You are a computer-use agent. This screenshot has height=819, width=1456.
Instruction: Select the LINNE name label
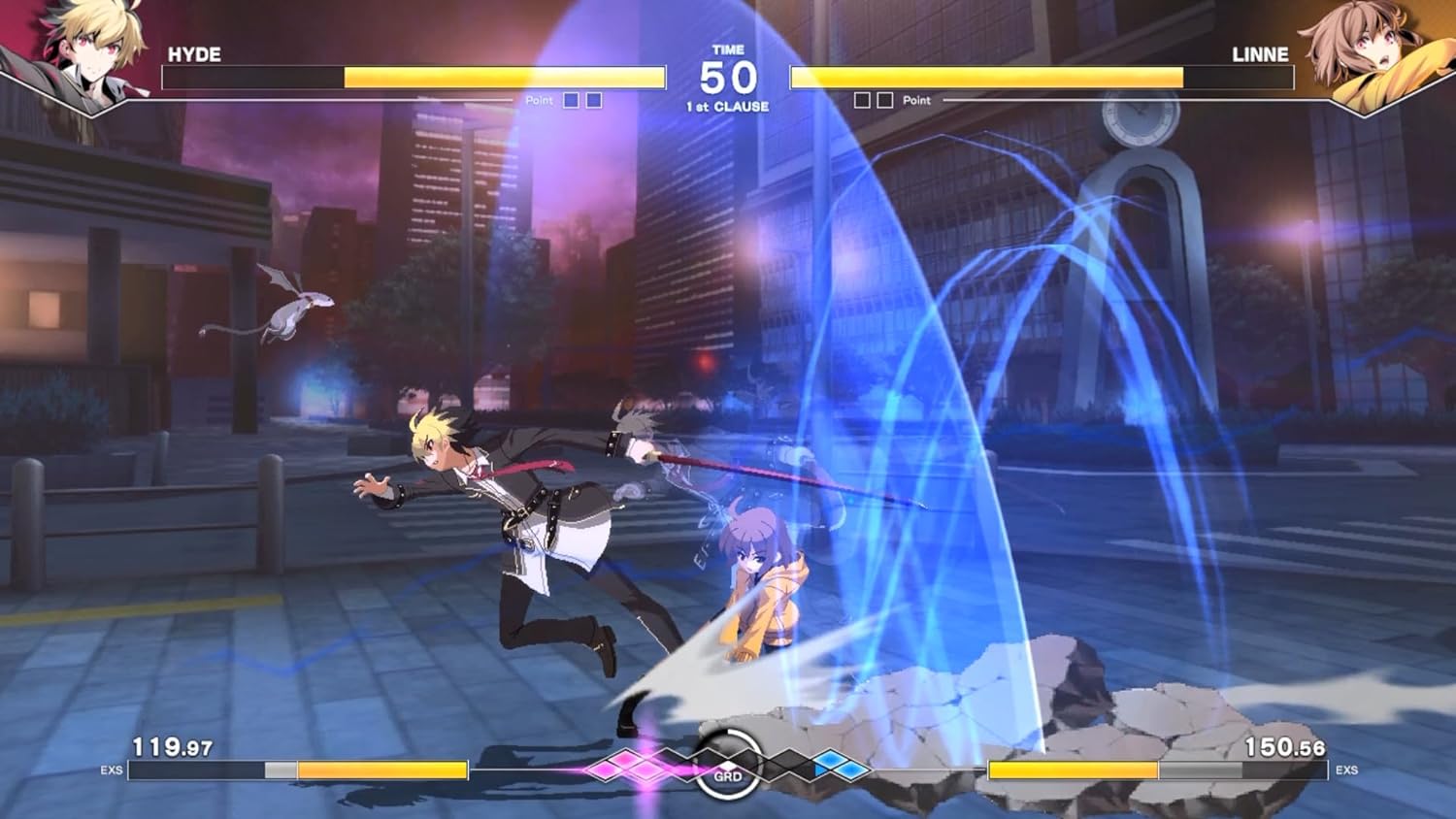1262,54
